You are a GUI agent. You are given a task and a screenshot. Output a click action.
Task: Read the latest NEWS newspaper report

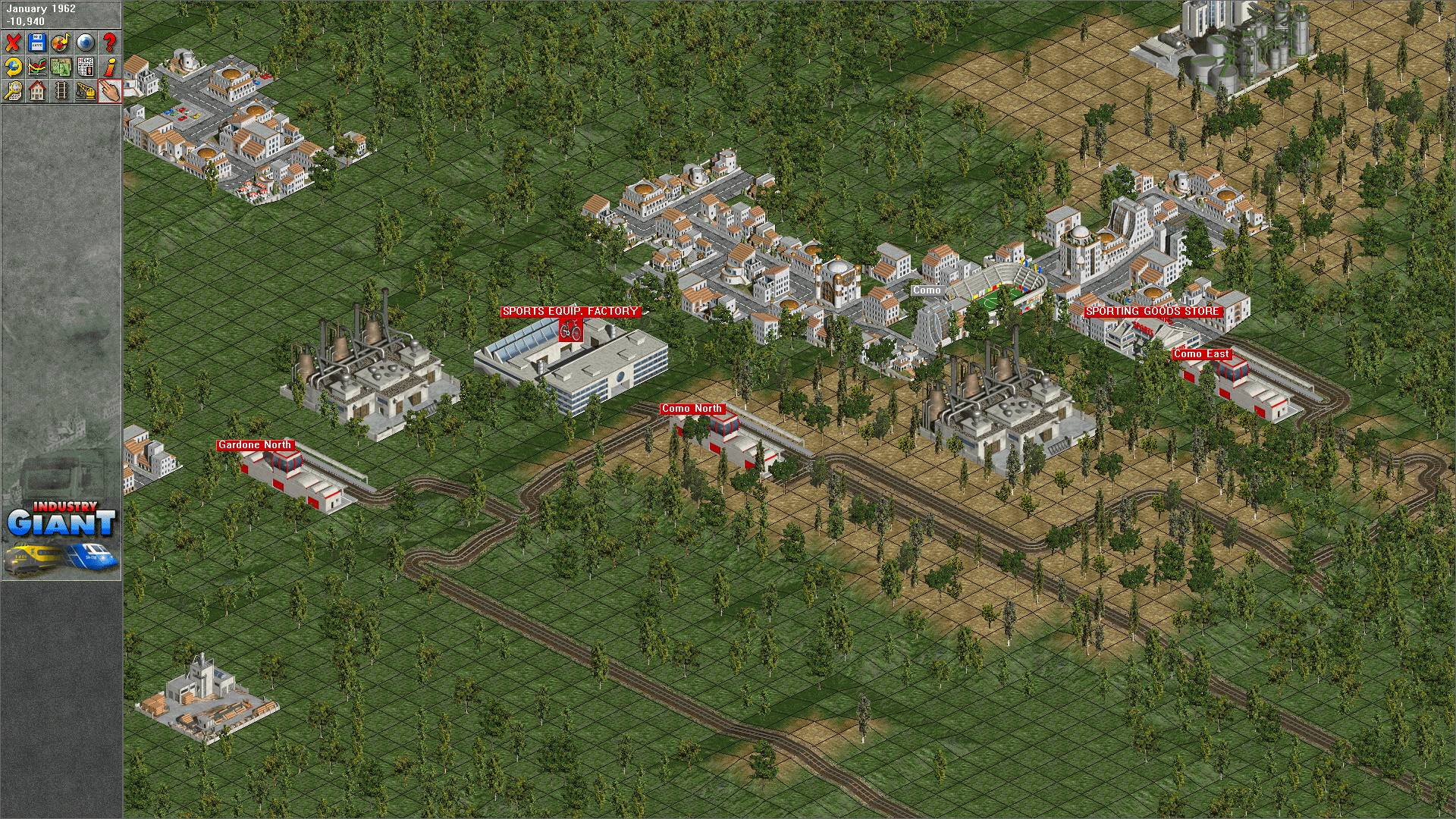[x=85, y=67]
